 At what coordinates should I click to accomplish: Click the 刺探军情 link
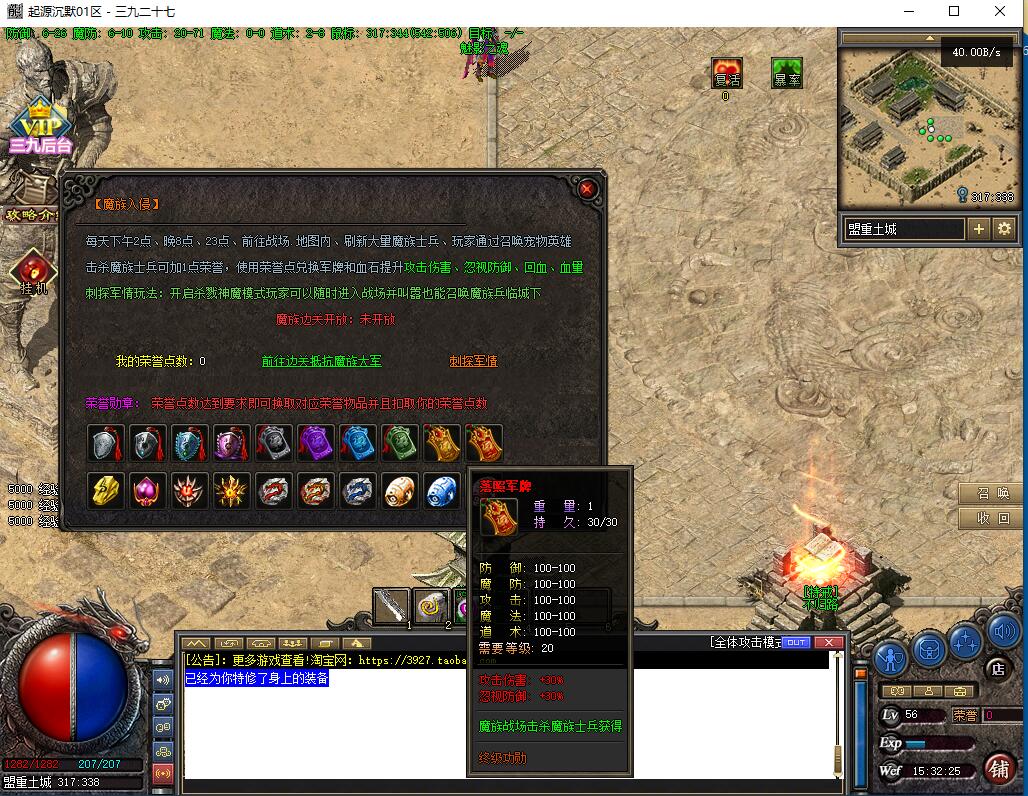click(473, 361)
